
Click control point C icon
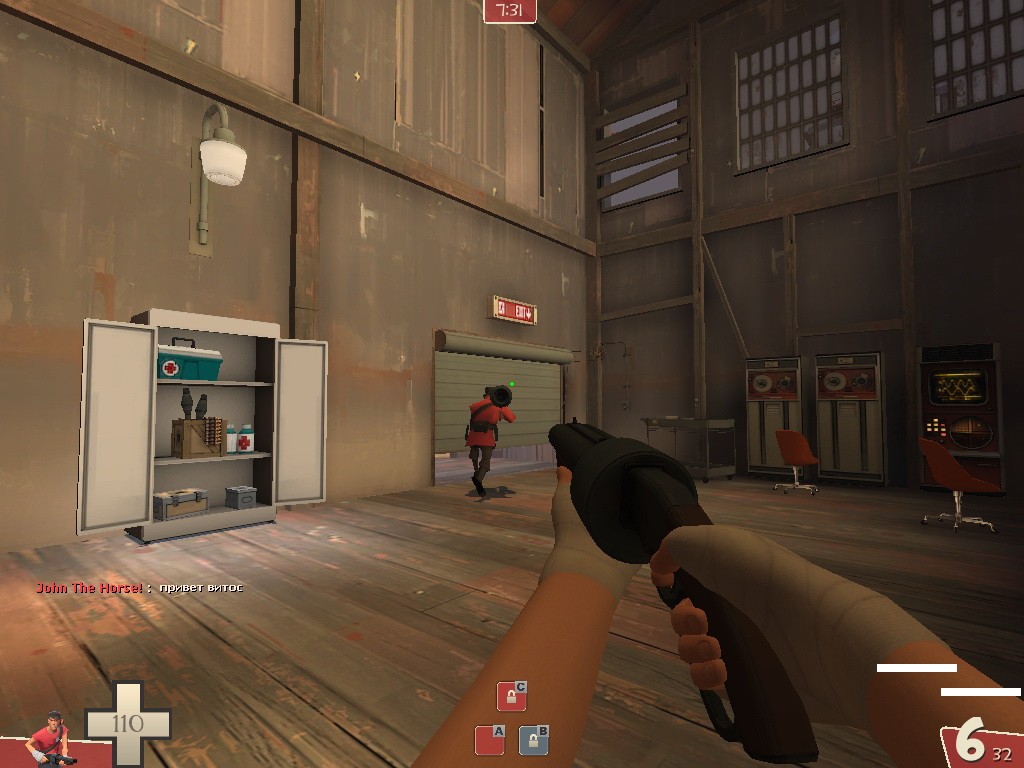[511, 696]
